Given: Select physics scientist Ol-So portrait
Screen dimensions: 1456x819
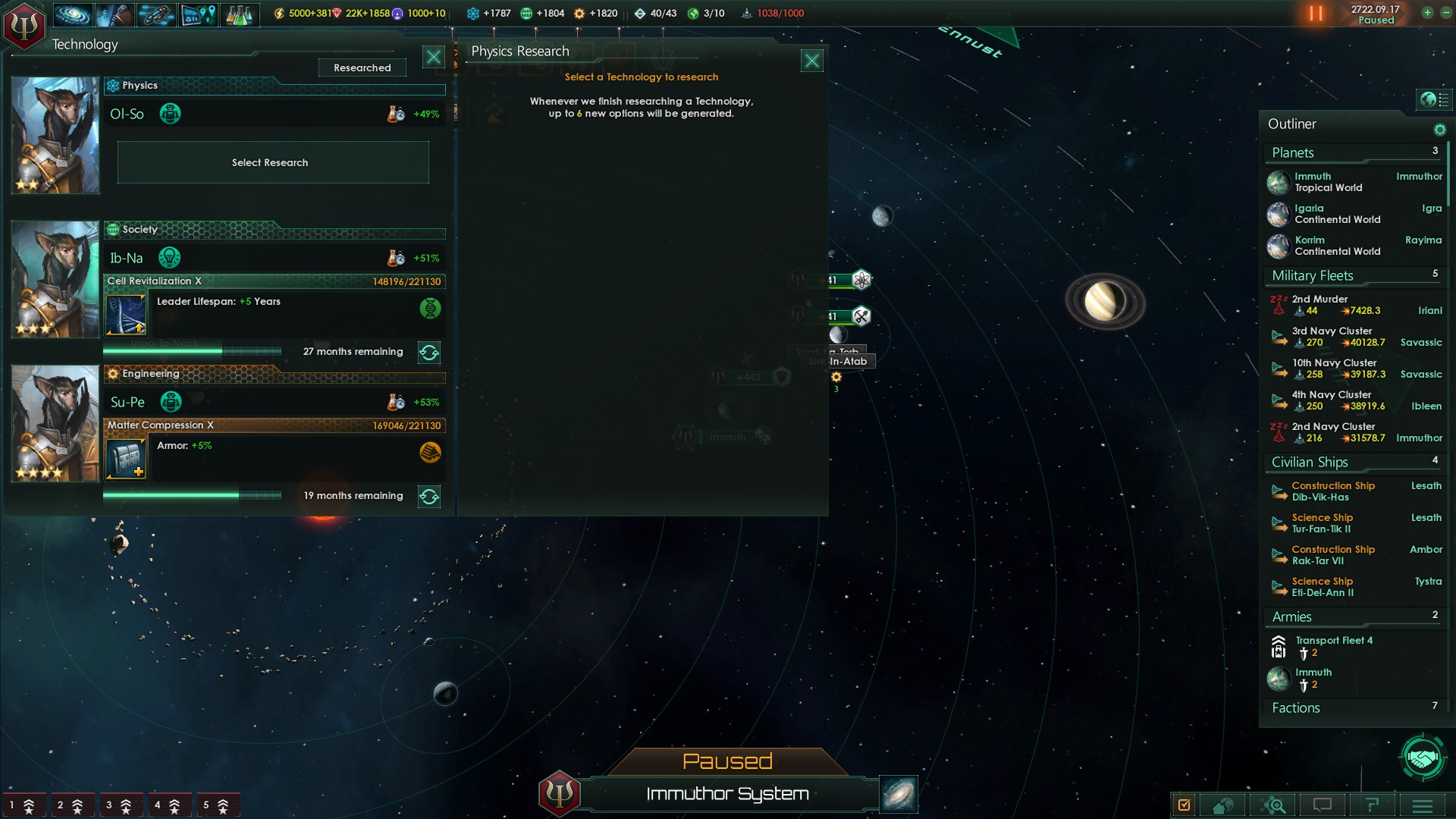Looking at the screenshot, I should click(x=55, y=135).
